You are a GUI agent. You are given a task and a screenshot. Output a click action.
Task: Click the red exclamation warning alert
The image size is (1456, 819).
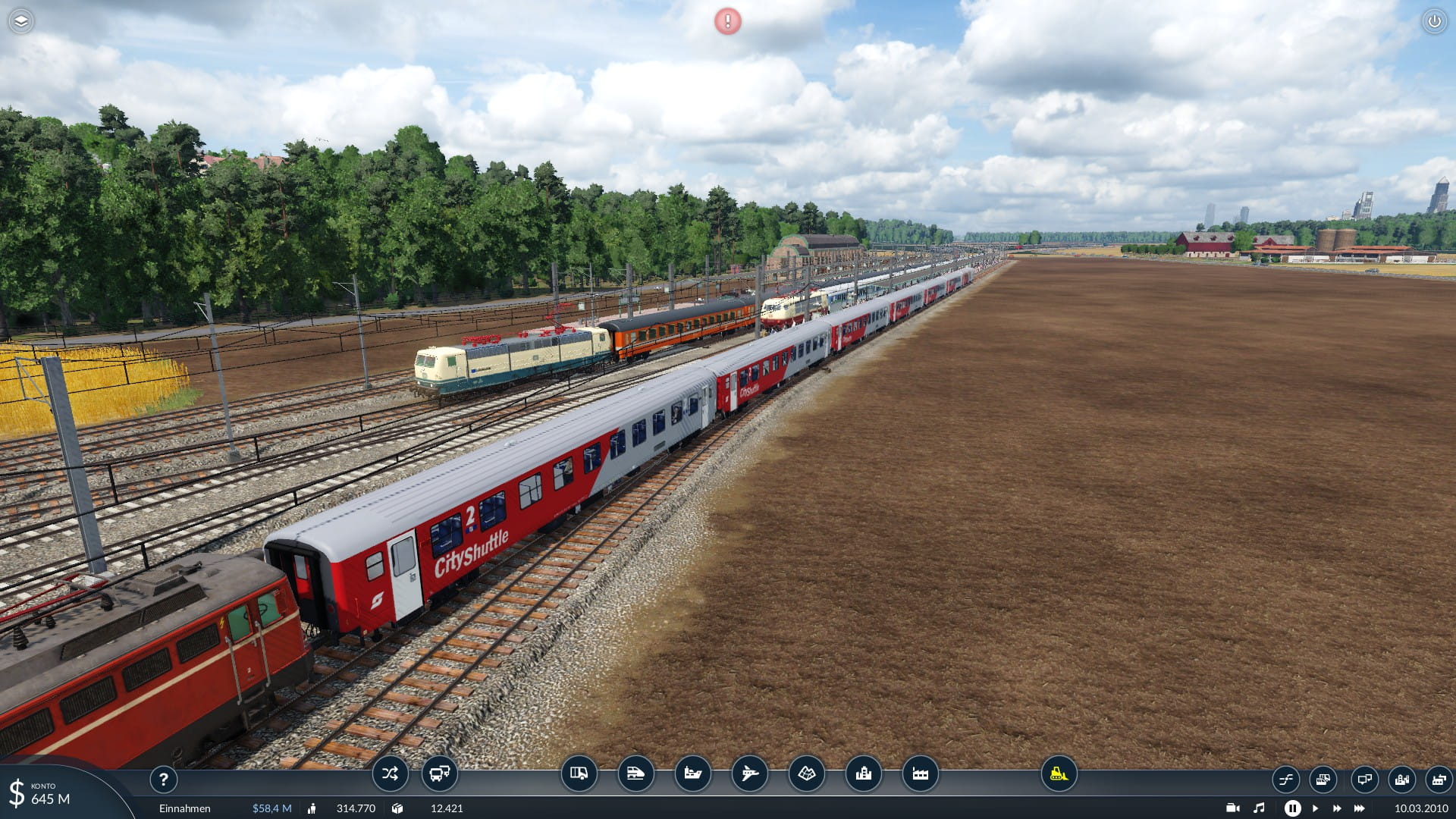(x=728, y=21)
